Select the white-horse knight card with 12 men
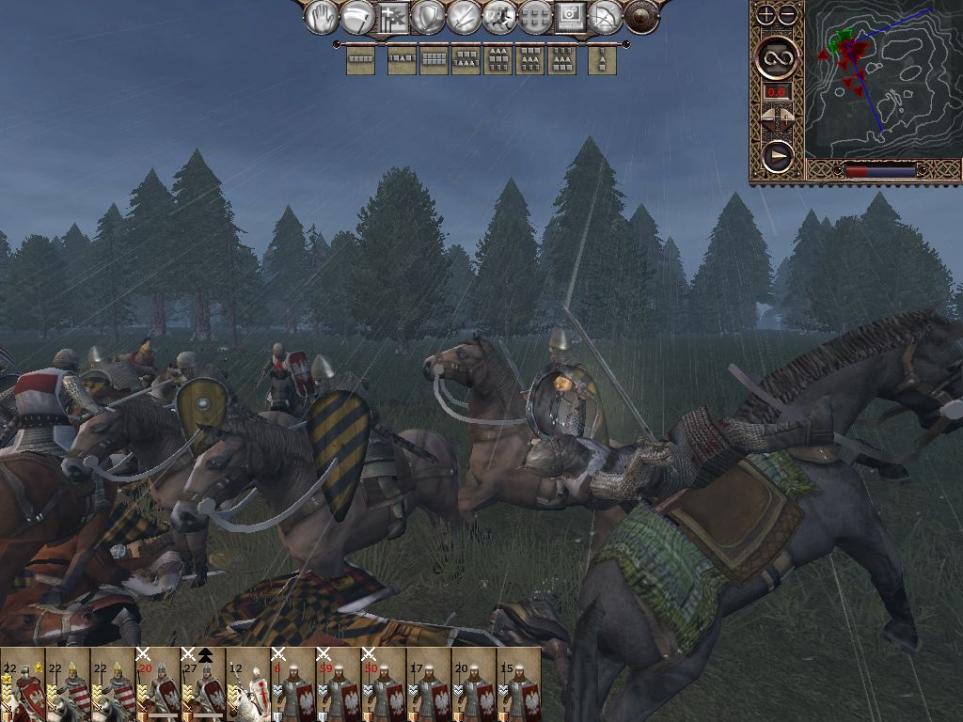 [x=247, y=685]
